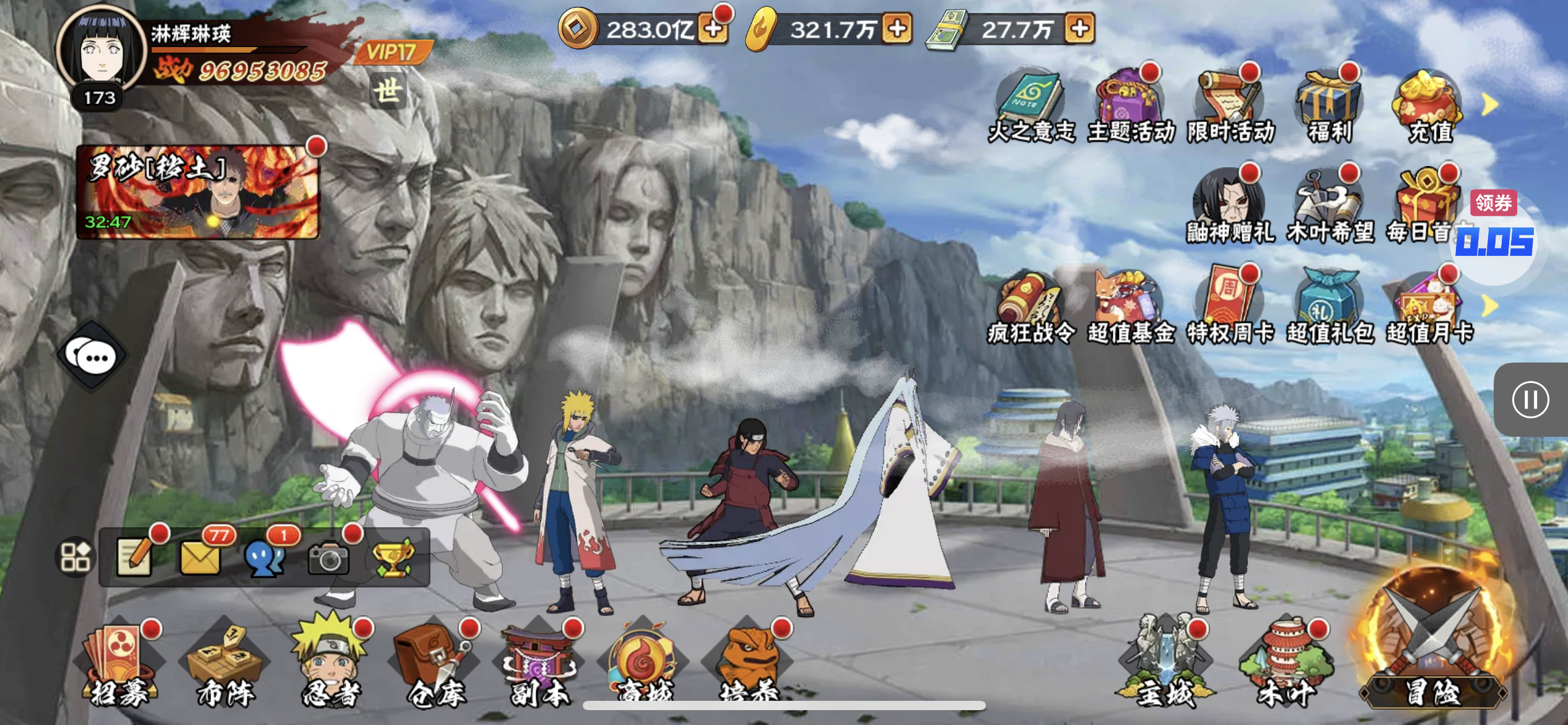Open 火之意志 notebook icon
This screenshot has width=1568, height=725.
pos(1030,107)
